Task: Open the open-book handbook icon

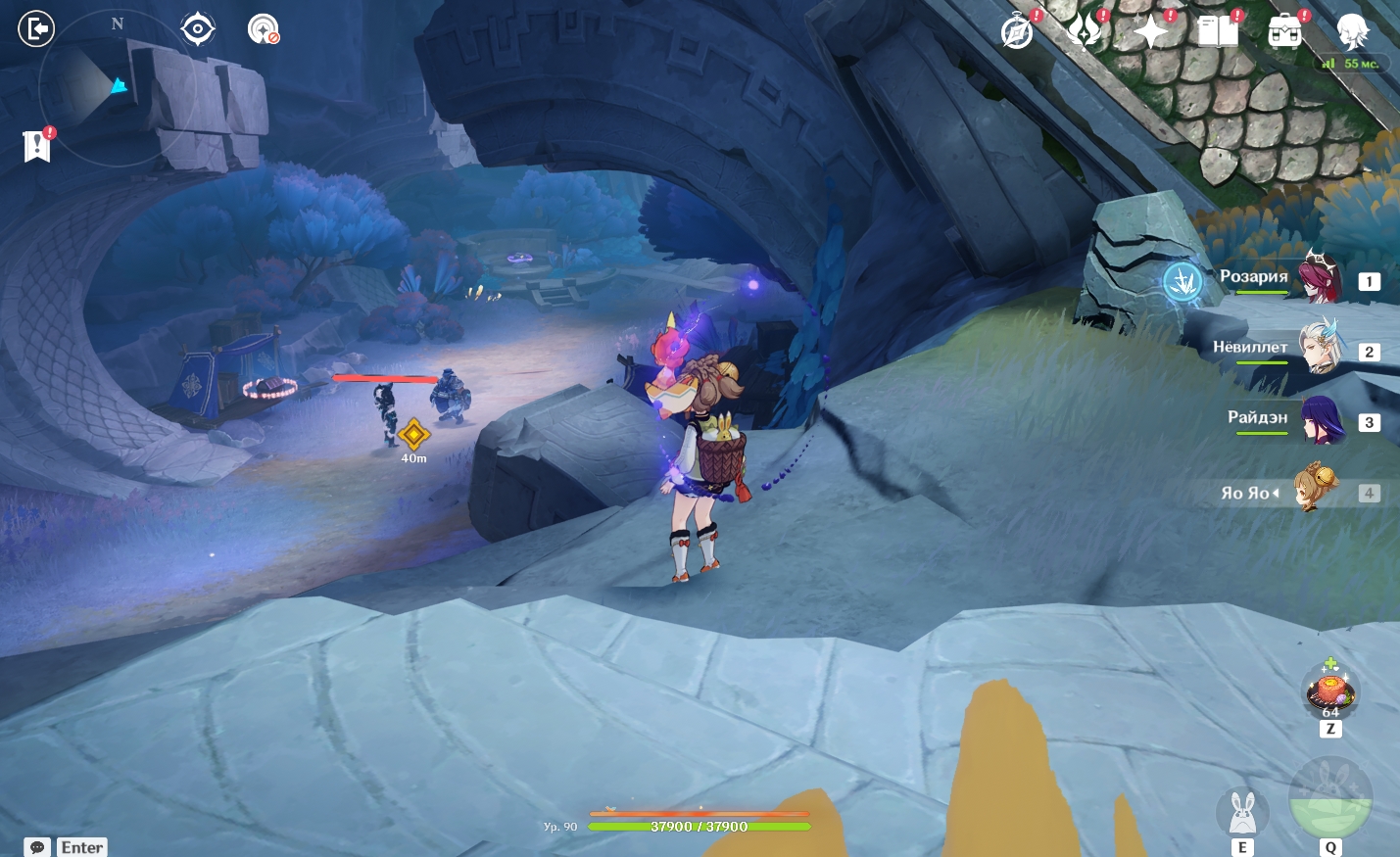Action: [1218, 31]
